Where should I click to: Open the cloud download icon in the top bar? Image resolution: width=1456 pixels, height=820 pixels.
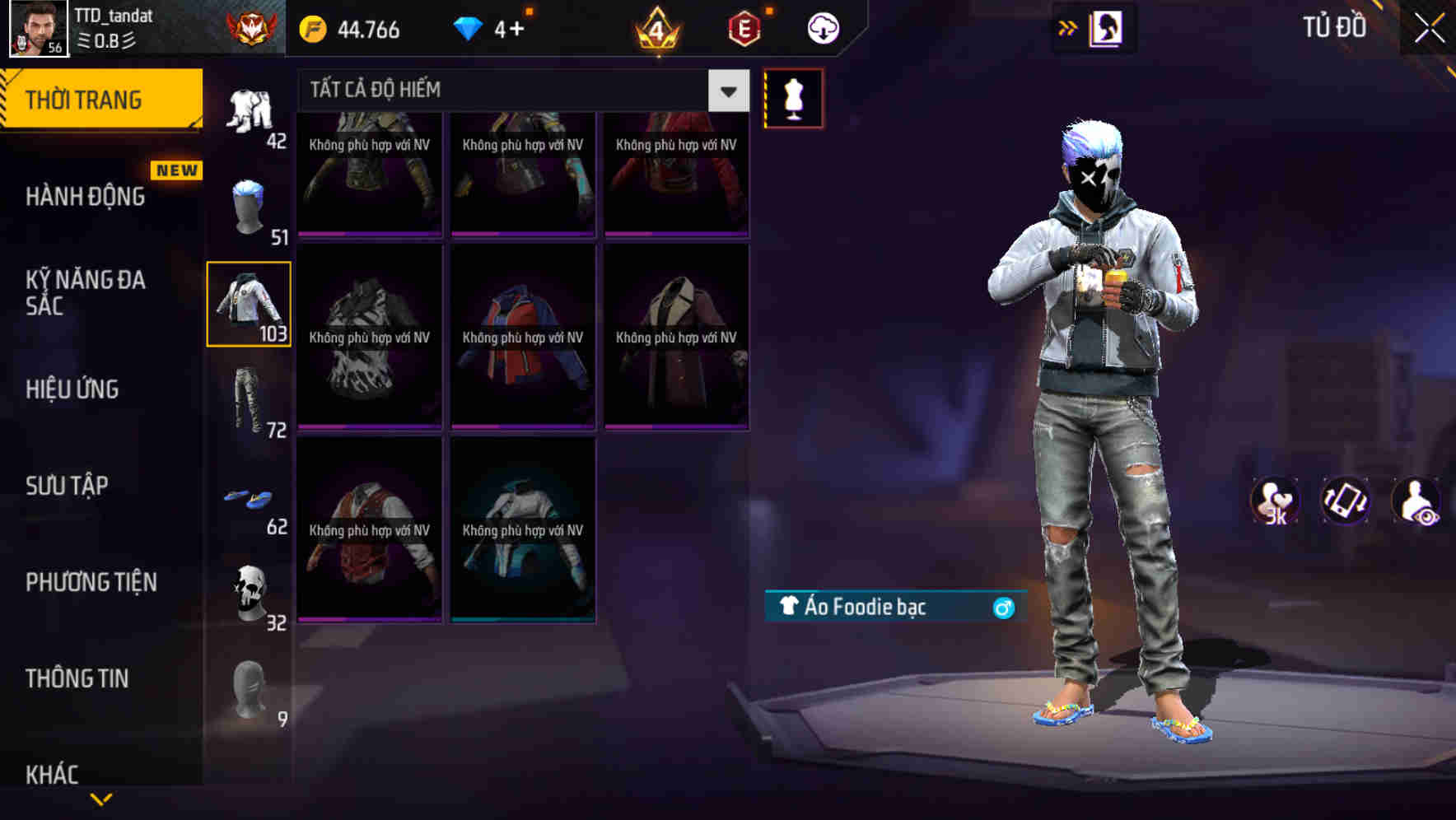(x=823, y=27)
